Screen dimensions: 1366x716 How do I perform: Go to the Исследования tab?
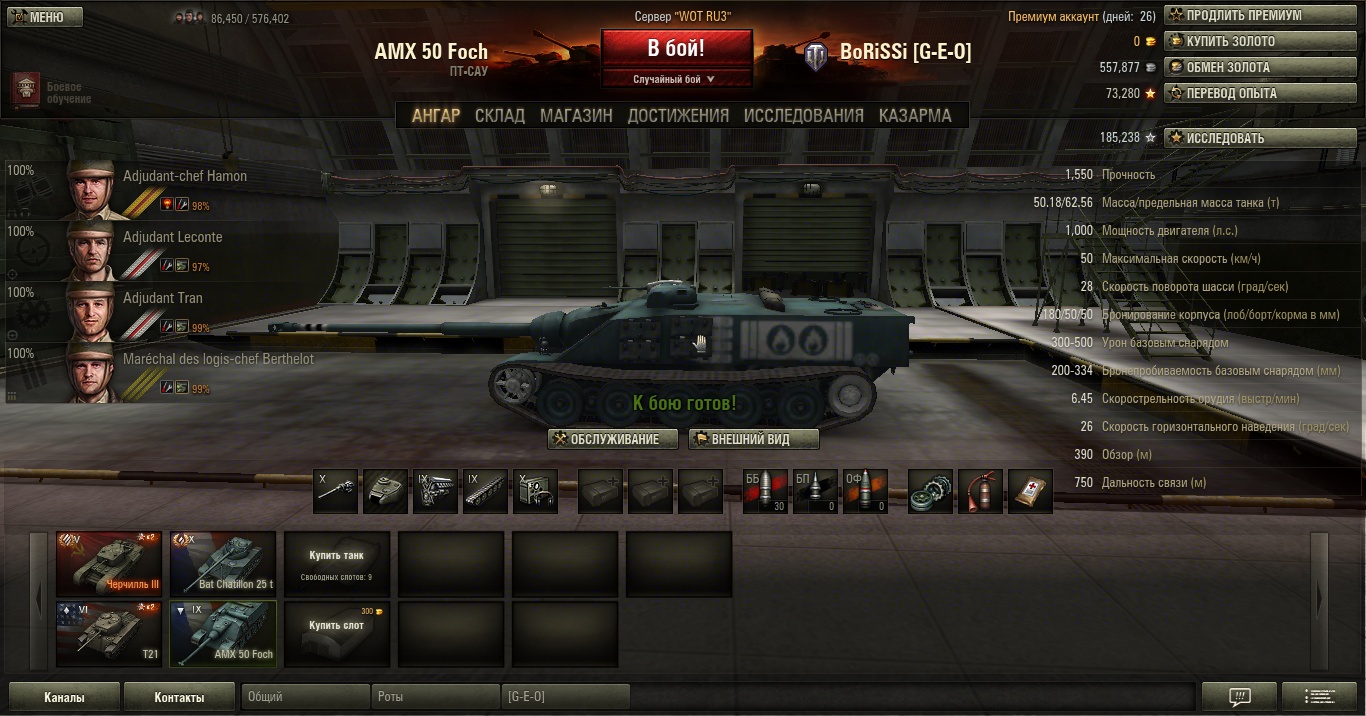coord(803,115)
